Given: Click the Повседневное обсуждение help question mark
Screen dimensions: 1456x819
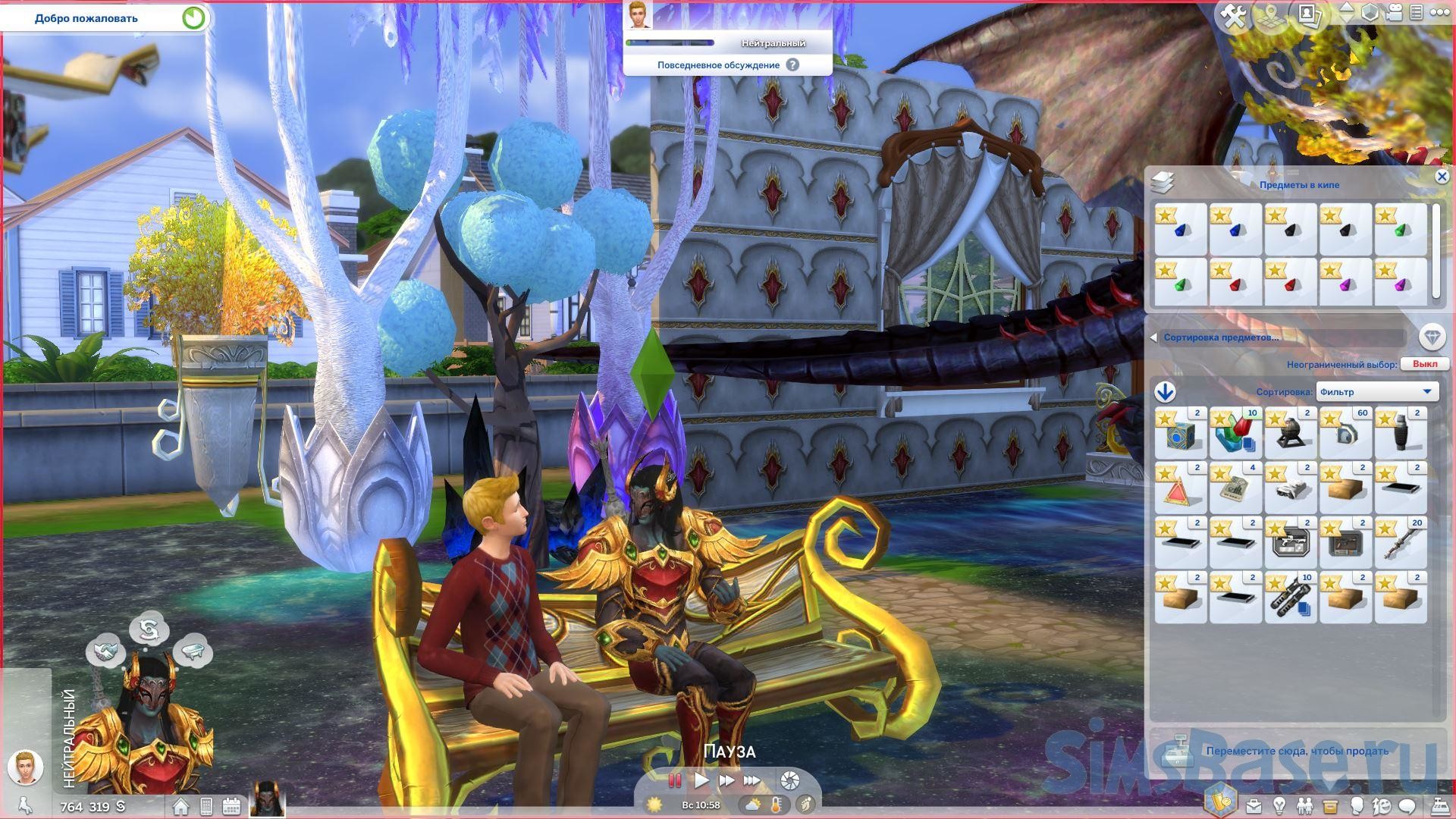Looking at the screenshot, I should click(792, 65).
